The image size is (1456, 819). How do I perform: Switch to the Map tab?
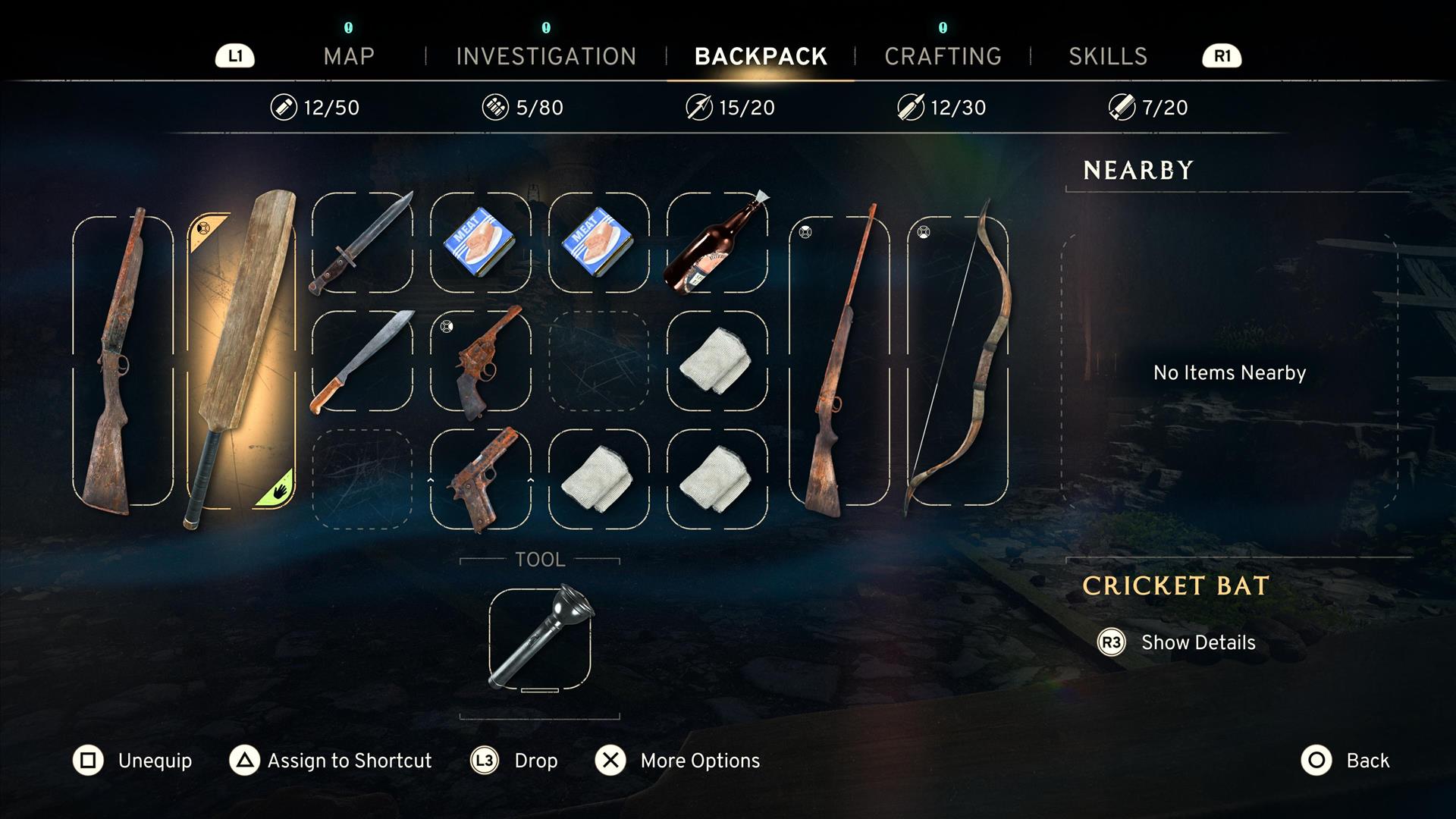click(x=349, y=56)
